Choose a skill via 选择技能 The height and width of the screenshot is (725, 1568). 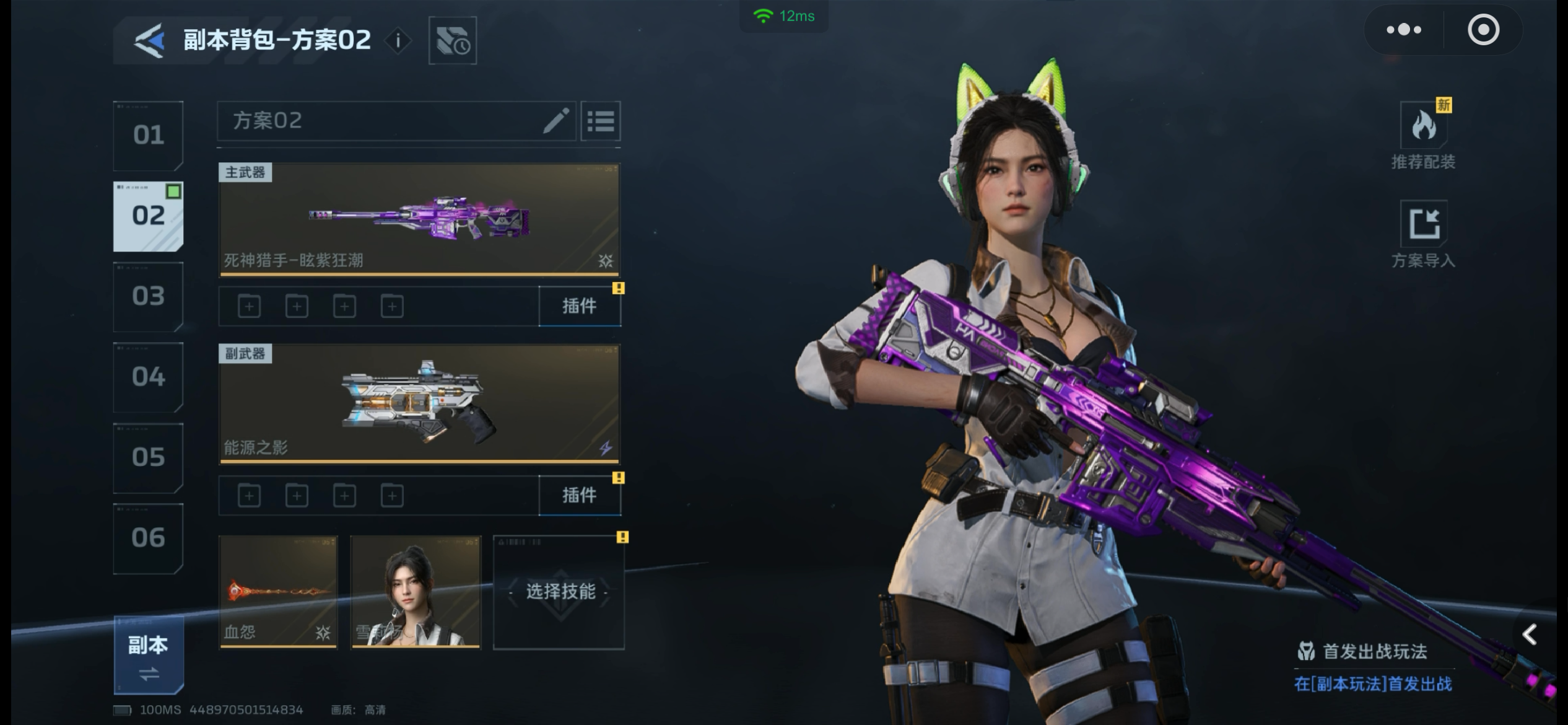(x=559, y=592)
